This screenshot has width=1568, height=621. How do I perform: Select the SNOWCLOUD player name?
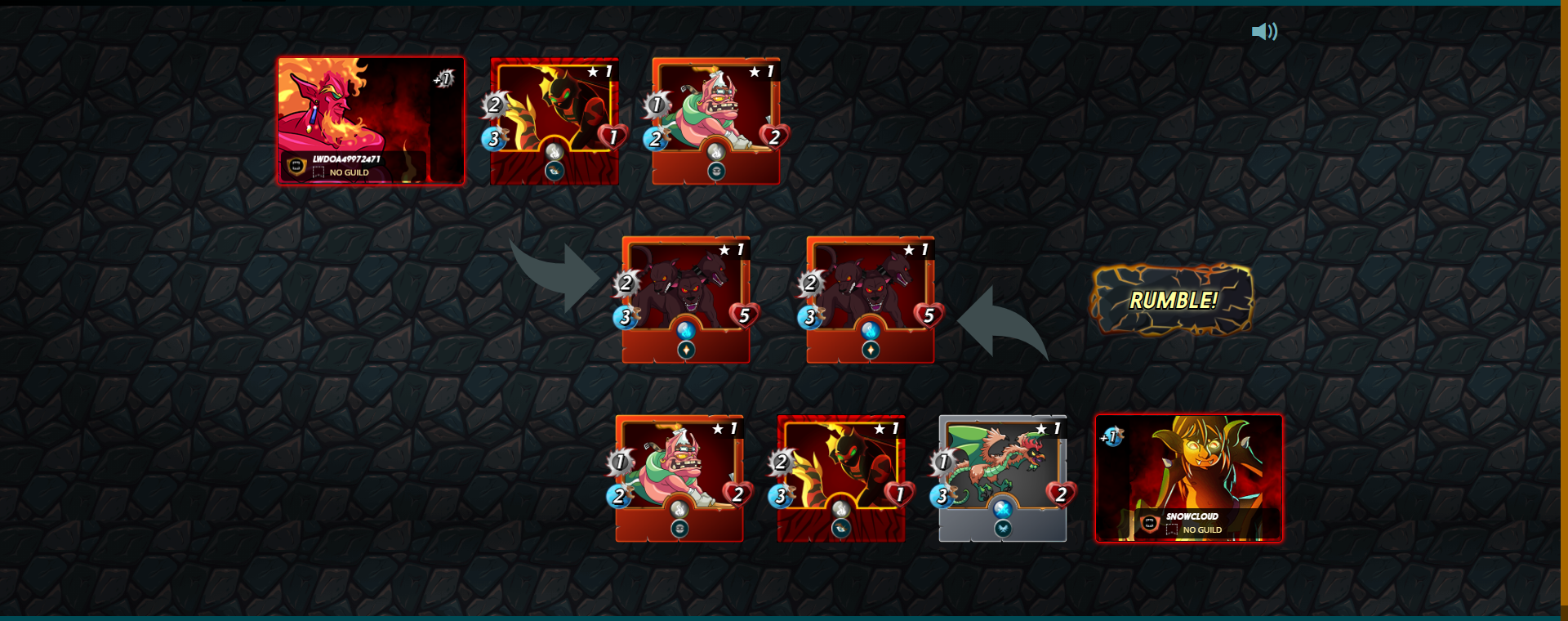(1192, 516)
